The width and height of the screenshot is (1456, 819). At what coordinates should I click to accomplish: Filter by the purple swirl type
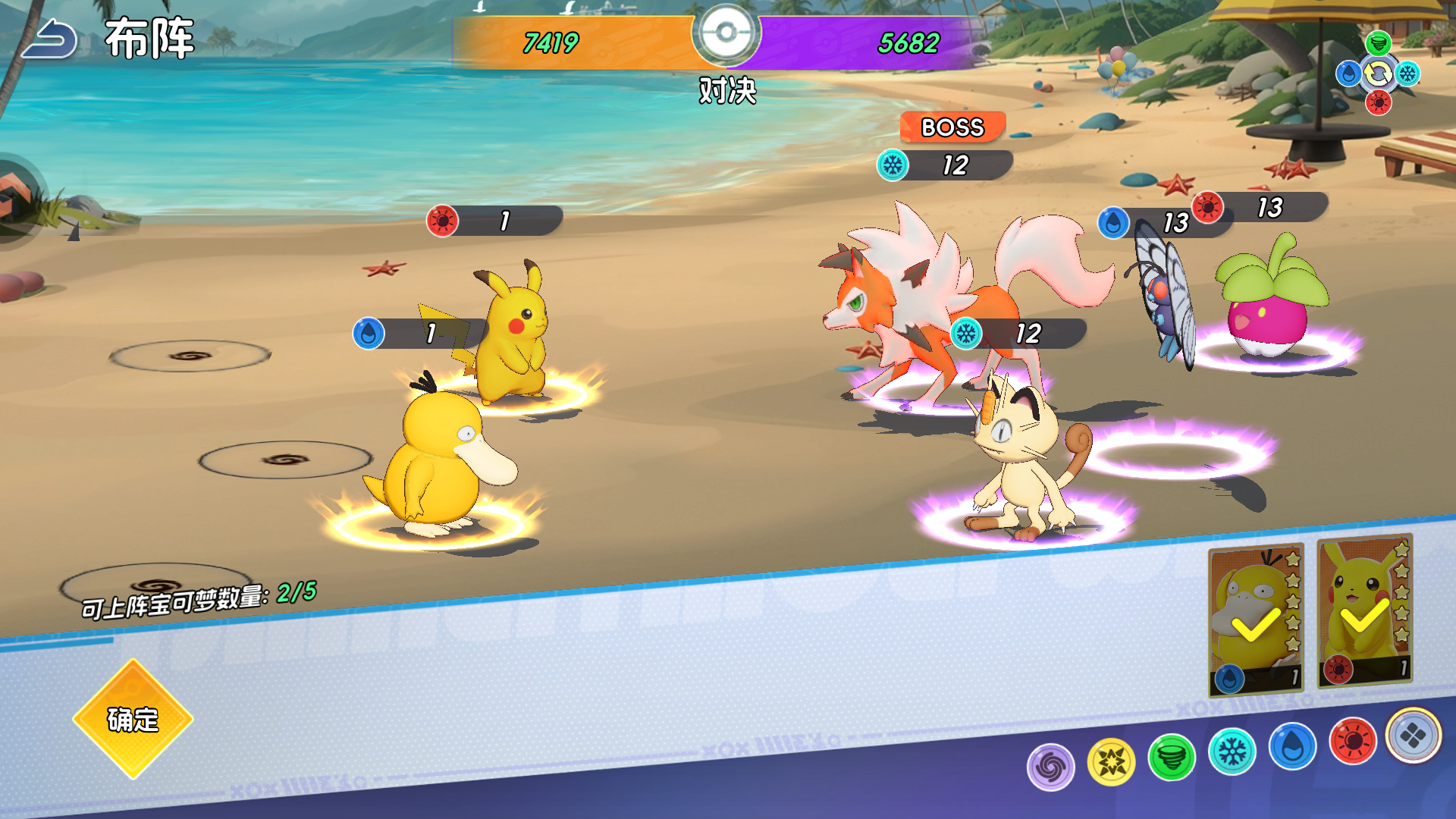(x=1050, y=767)
